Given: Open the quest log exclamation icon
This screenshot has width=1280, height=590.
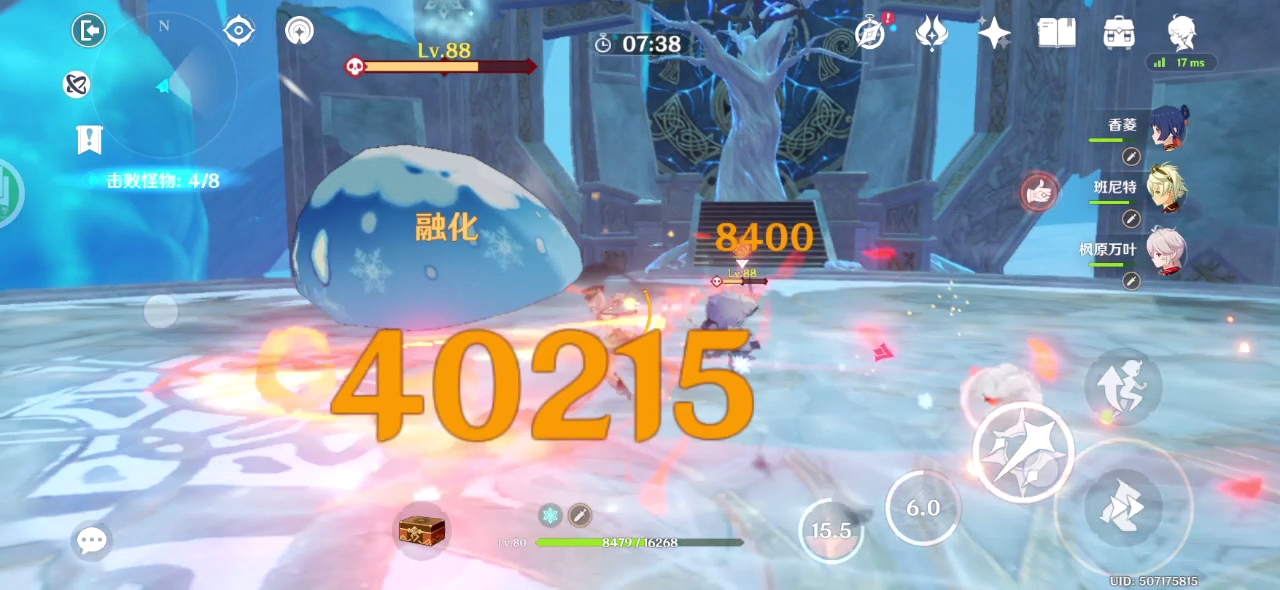Looking at the screenshot, I should pyautogui.click(x=89, y=140).
